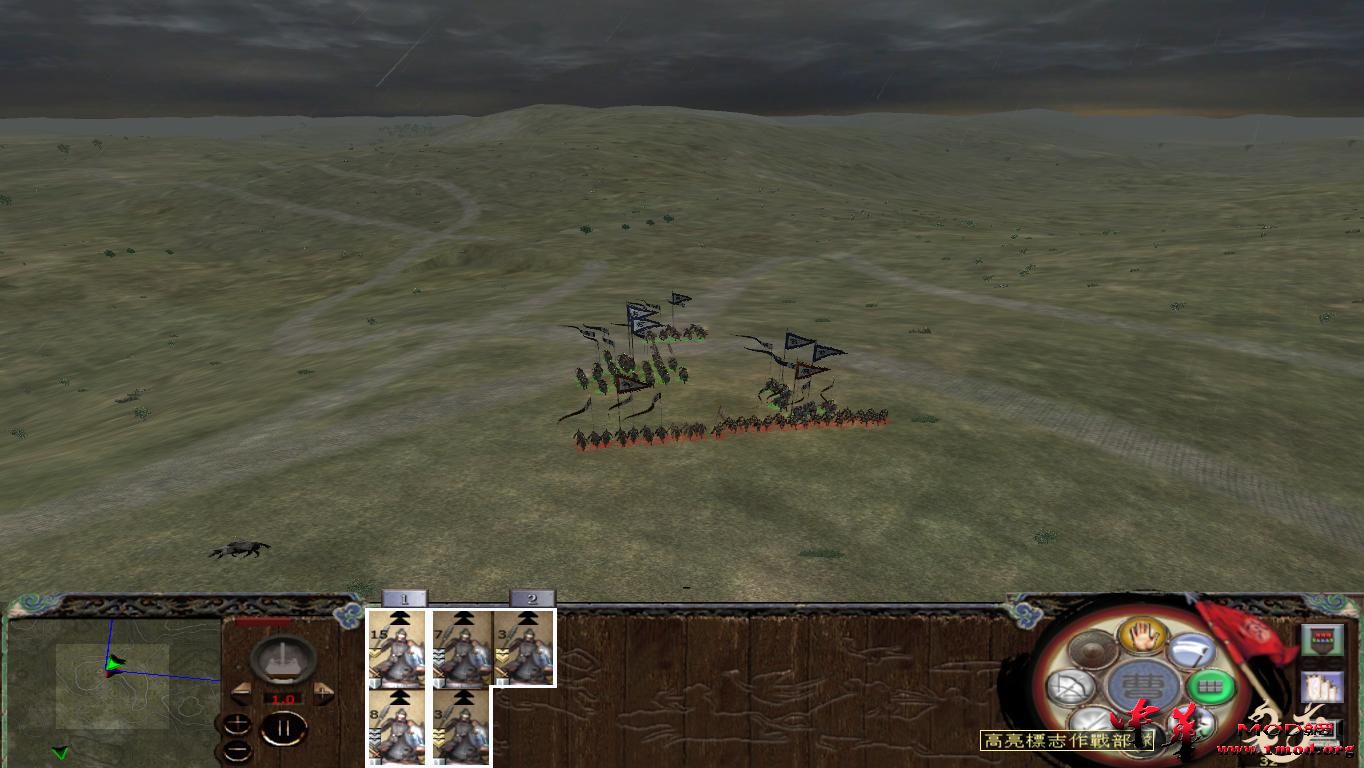This screenshot has width=1364, height=768.
Task: Switch to unit group tab 2
Action: [531, 596]
